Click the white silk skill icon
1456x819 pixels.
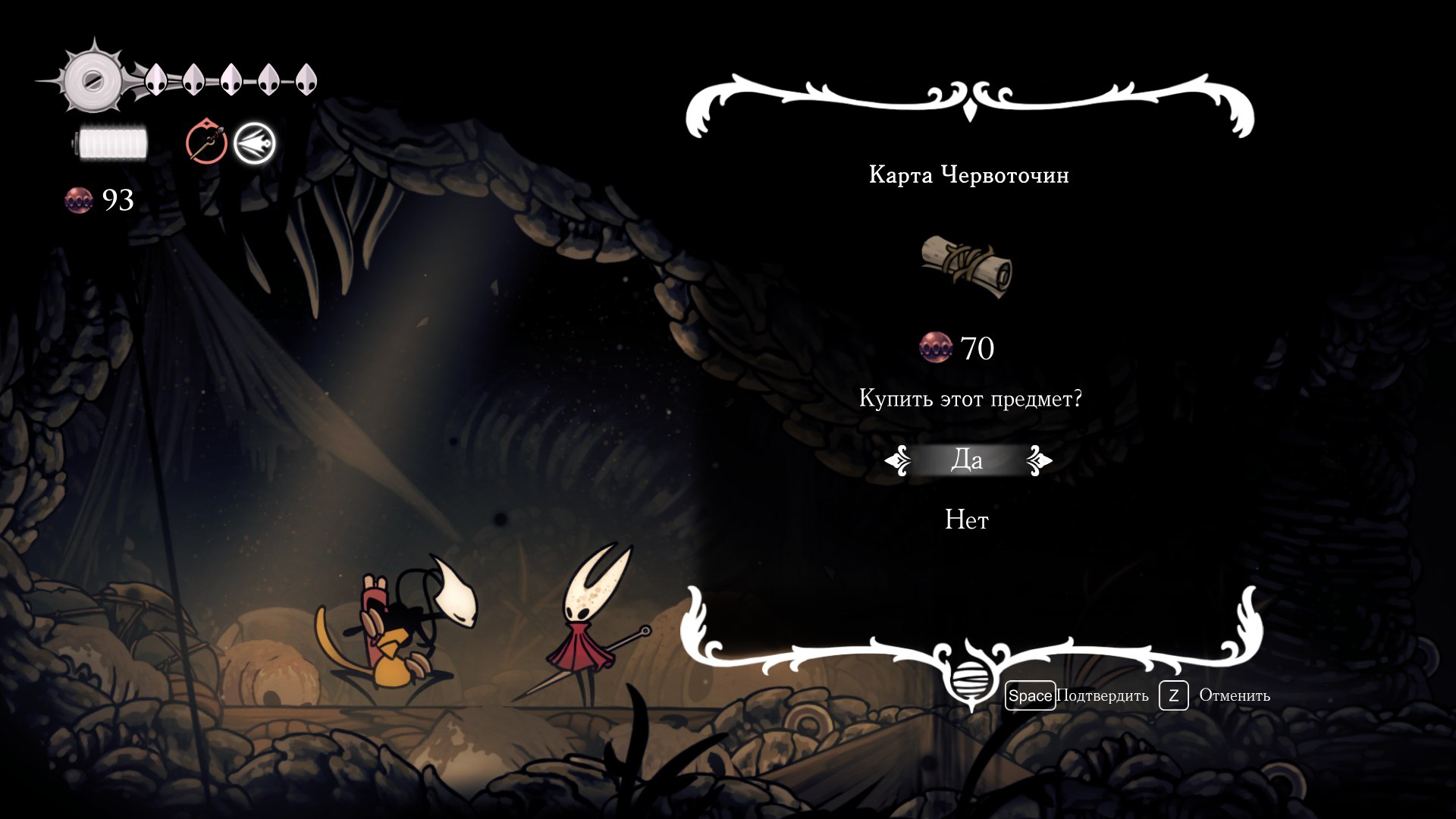pyautogui.click(x=255, y=143)
